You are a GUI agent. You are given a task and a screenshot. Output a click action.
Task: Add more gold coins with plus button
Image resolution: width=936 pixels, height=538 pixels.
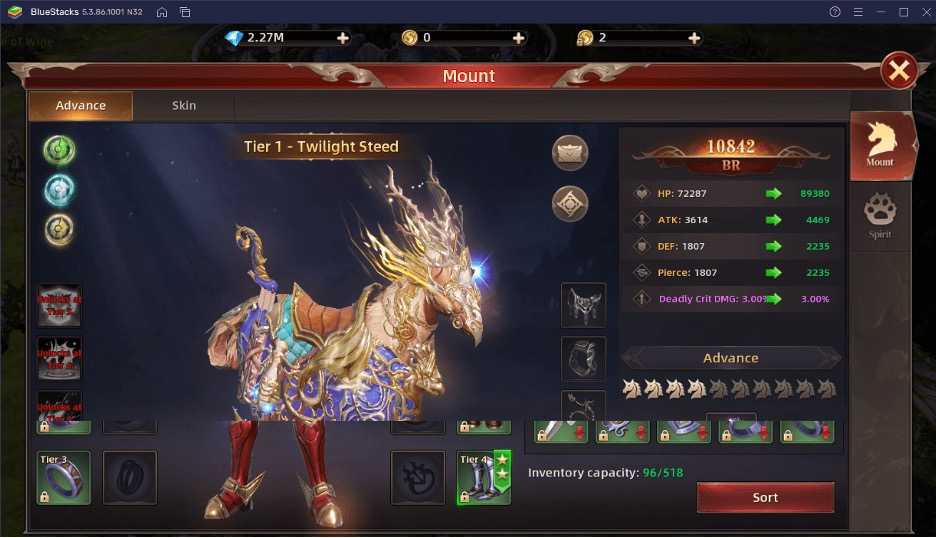pyautogui.click(x=518, y=38)
